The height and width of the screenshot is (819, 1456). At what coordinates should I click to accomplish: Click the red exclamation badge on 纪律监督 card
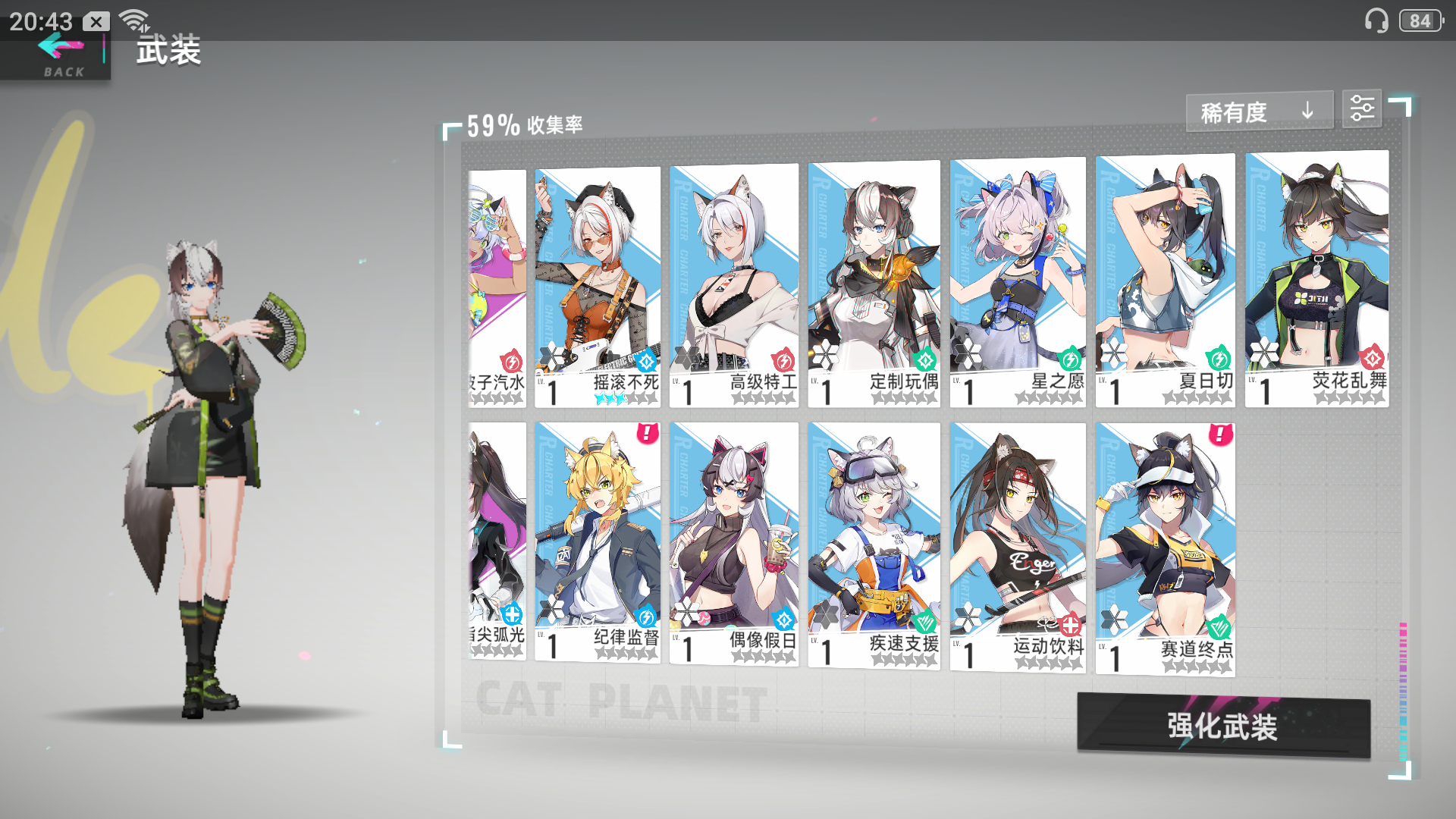(646, 435)
